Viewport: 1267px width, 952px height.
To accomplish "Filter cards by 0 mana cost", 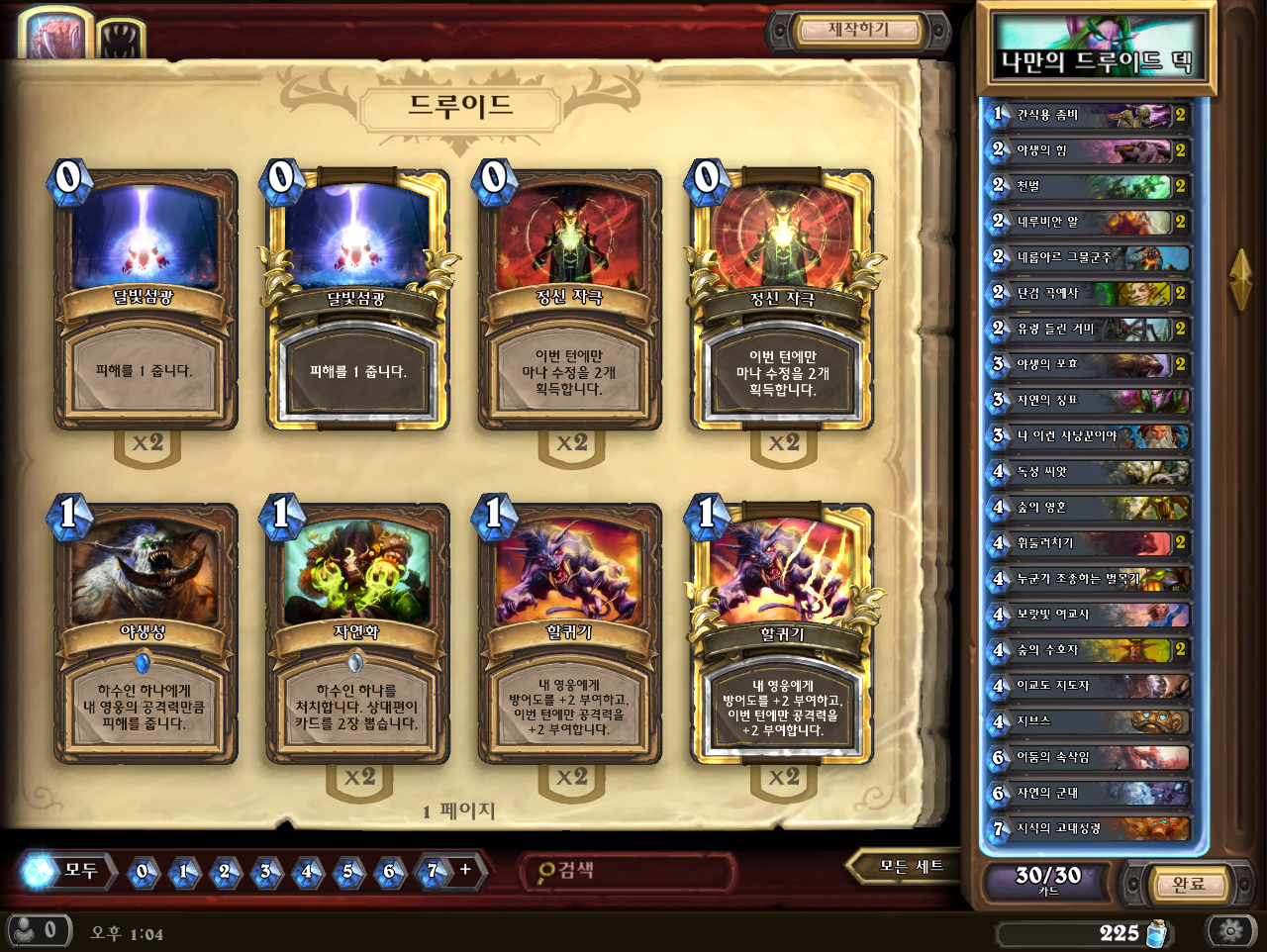I will click(x=143, y=872).
